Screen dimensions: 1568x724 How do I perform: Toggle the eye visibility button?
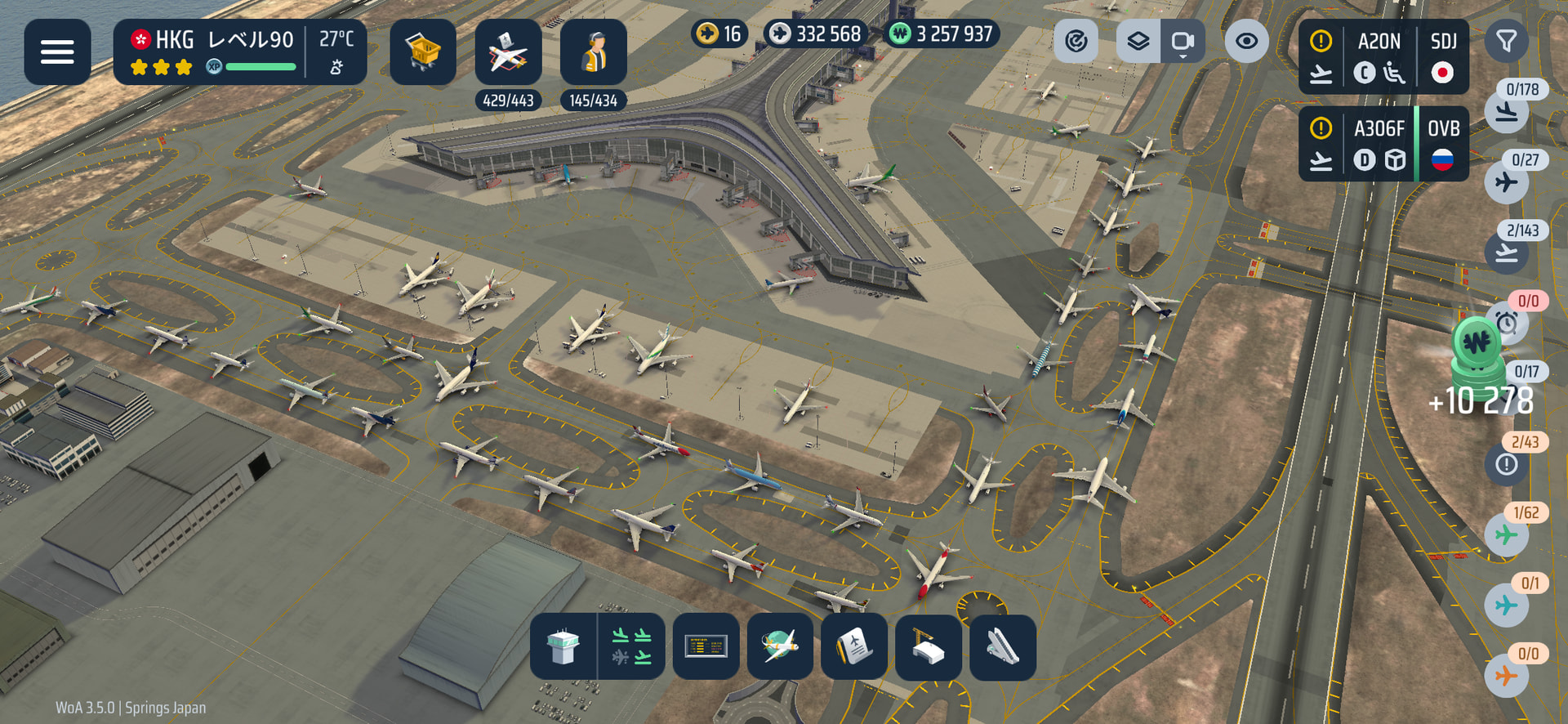[x=1246, y=41]
